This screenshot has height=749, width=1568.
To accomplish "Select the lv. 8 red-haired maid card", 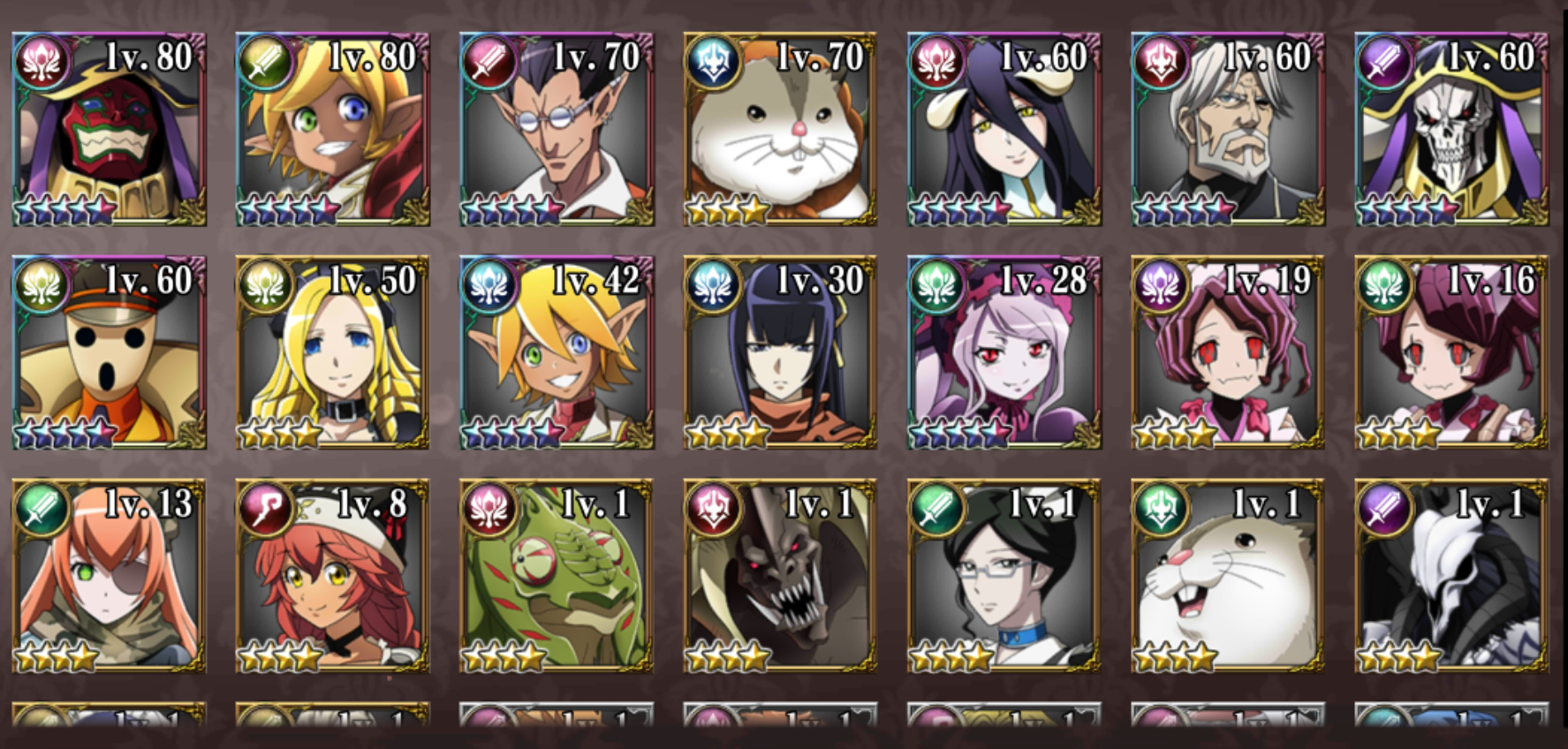I will pyautogui.click(x=333, y=577).
